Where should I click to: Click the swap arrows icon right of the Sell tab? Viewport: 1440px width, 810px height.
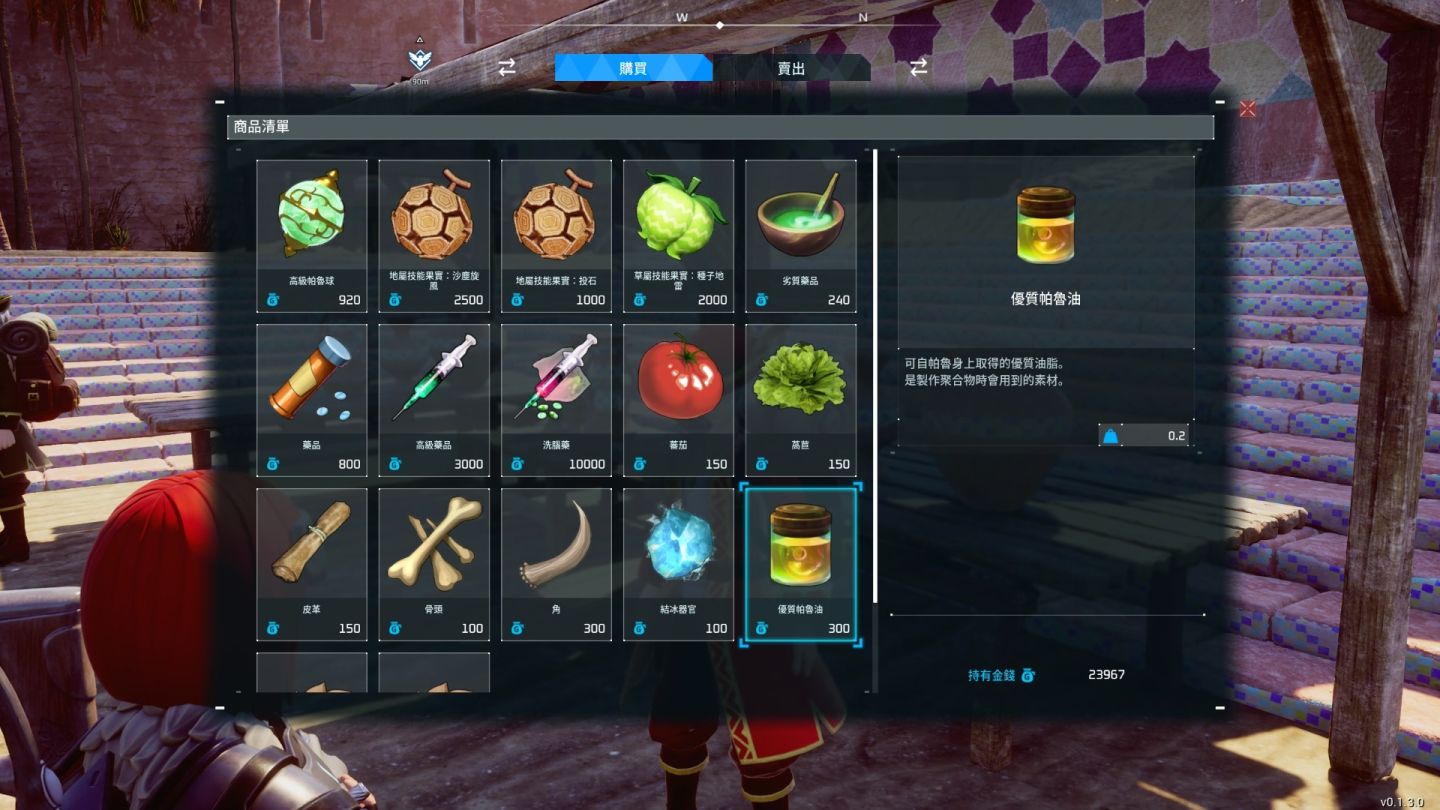tap(916, 67)
